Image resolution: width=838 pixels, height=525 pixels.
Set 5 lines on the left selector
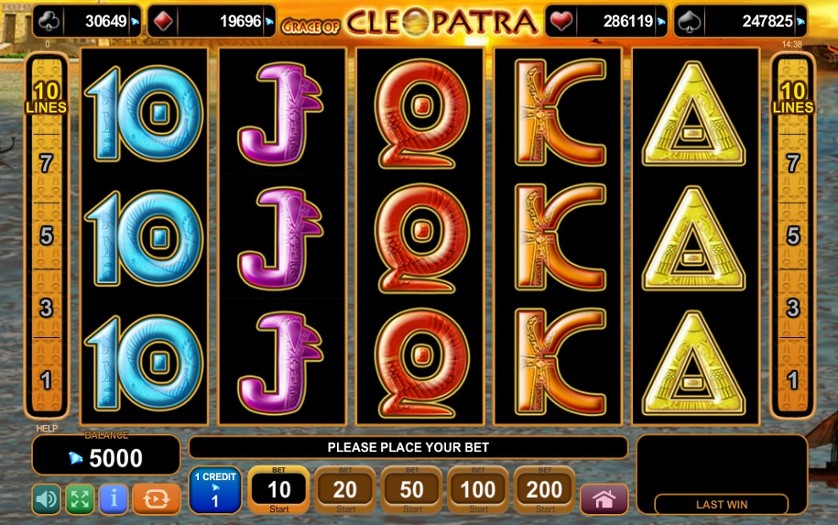46,236
